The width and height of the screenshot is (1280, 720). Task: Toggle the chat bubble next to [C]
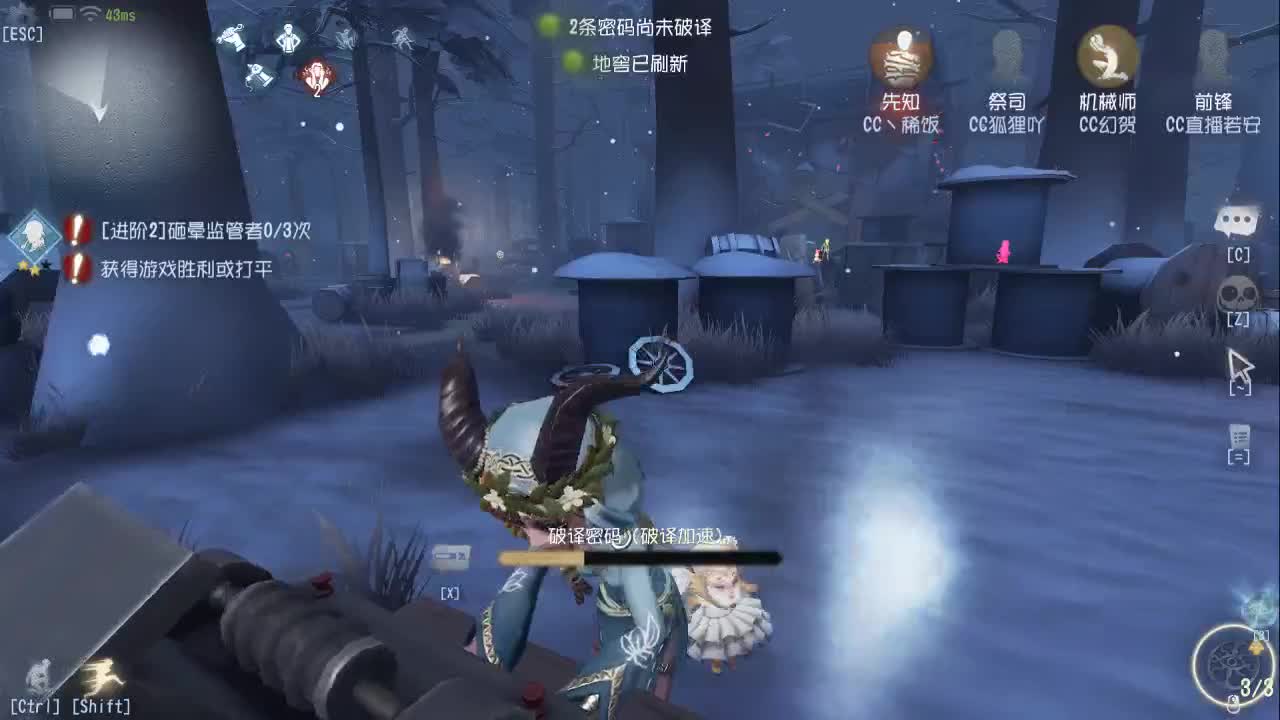click(1240, 222)
